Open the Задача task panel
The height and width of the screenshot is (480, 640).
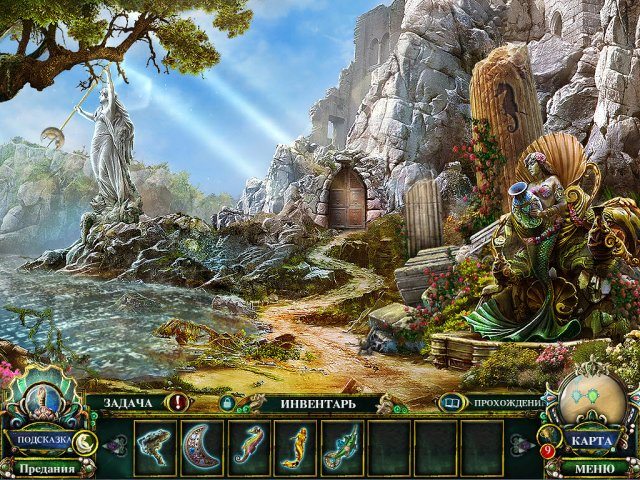126,402
